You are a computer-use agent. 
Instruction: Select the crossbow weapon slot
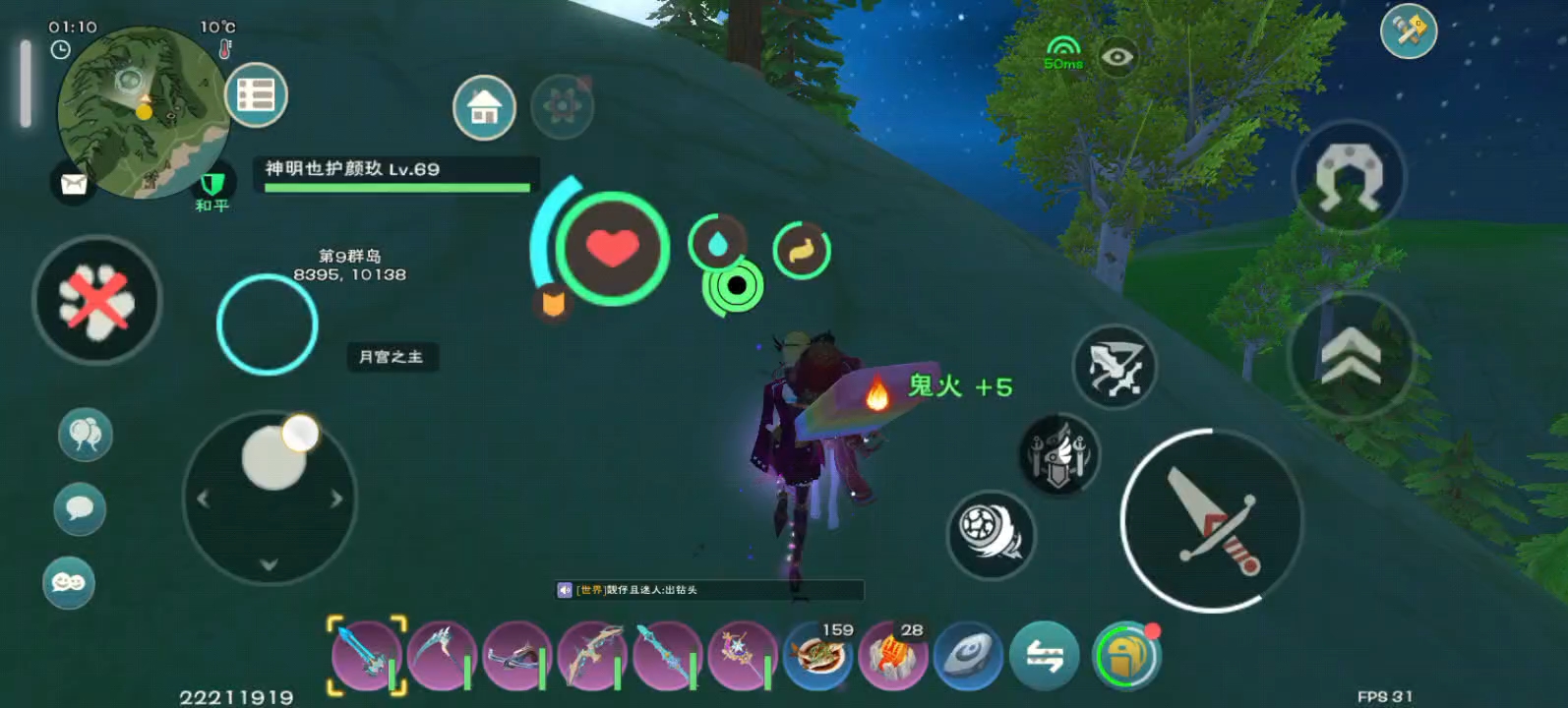pos(517,655)
